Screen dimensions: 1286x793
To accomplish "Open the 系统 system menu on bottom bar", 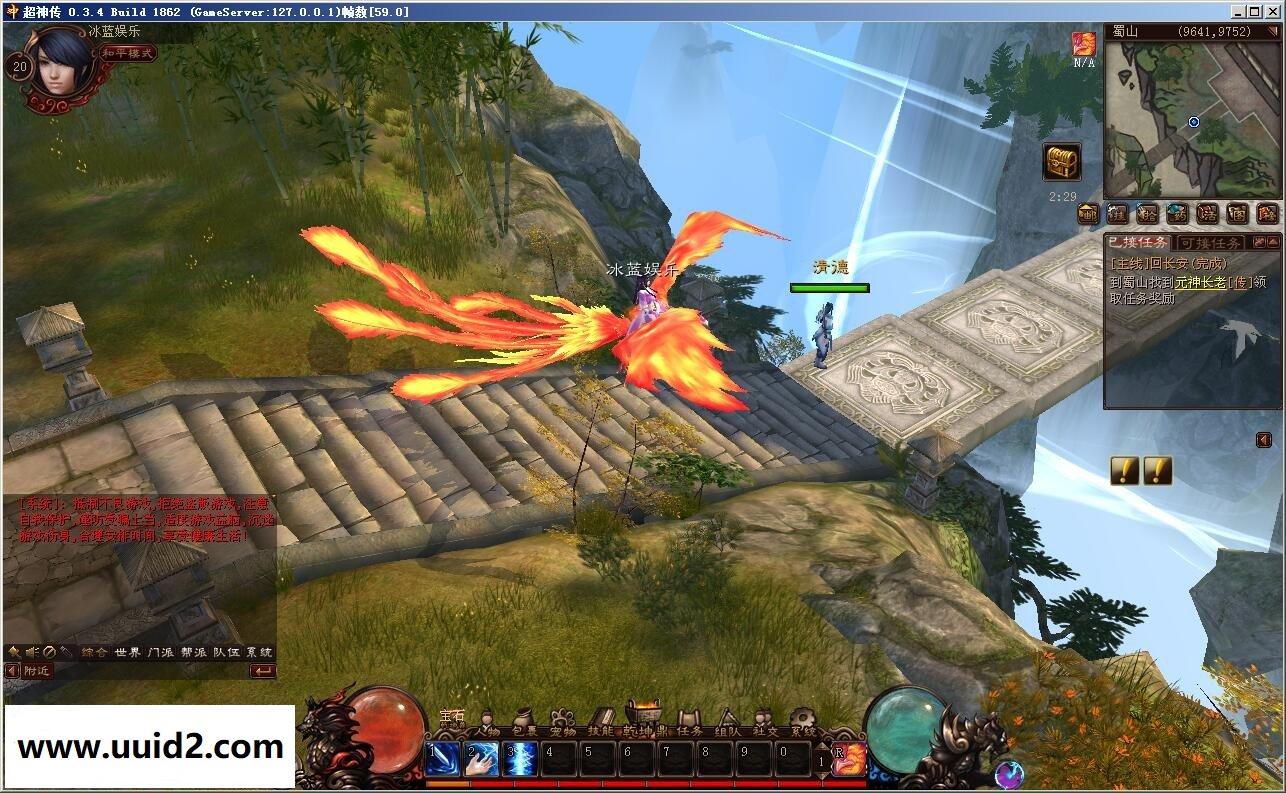I will coord(803,724).
